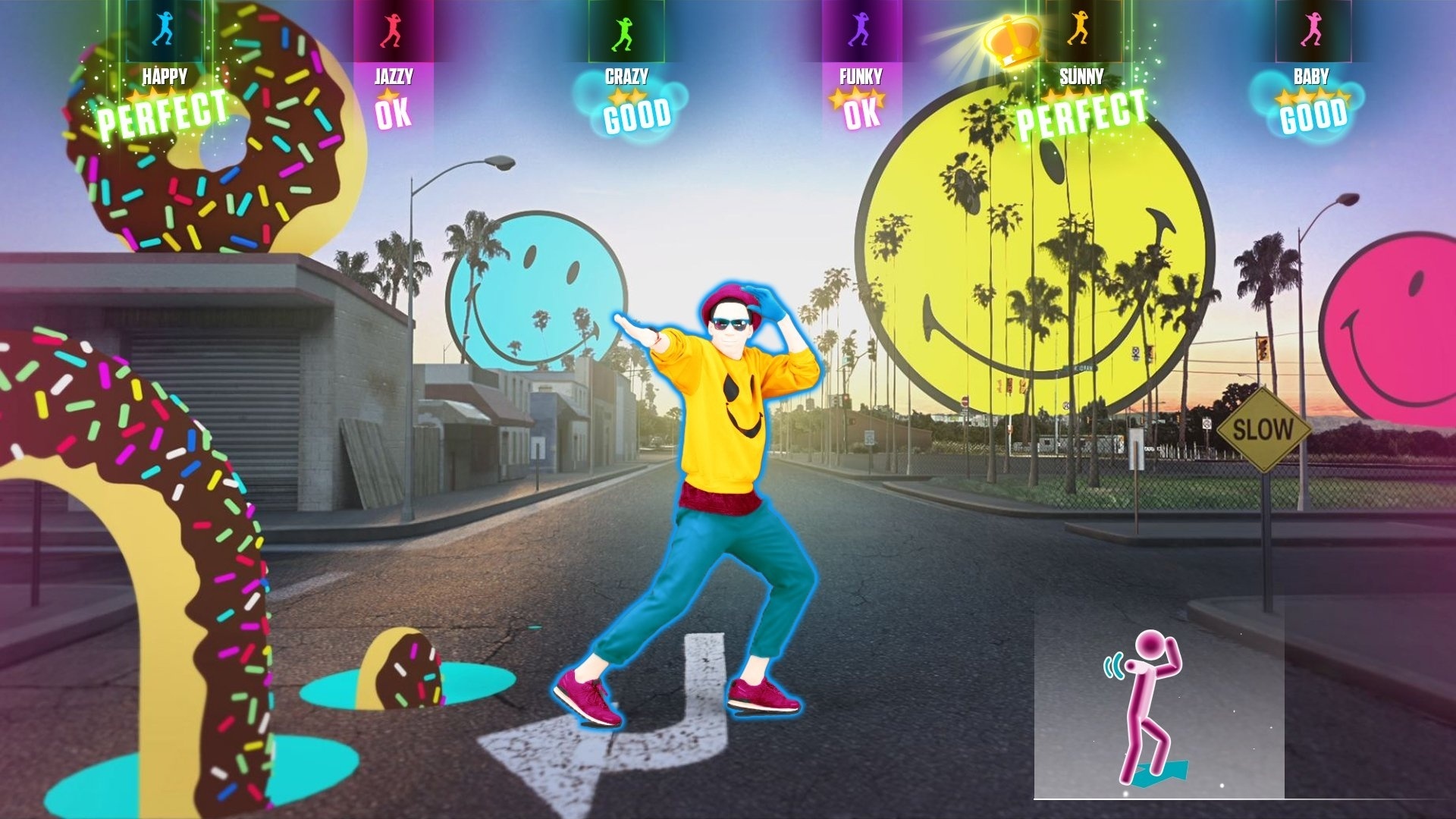Click the CRAZY GOOD rating text
This screenshot has width=1456, height=819.
tap(637, 116)
